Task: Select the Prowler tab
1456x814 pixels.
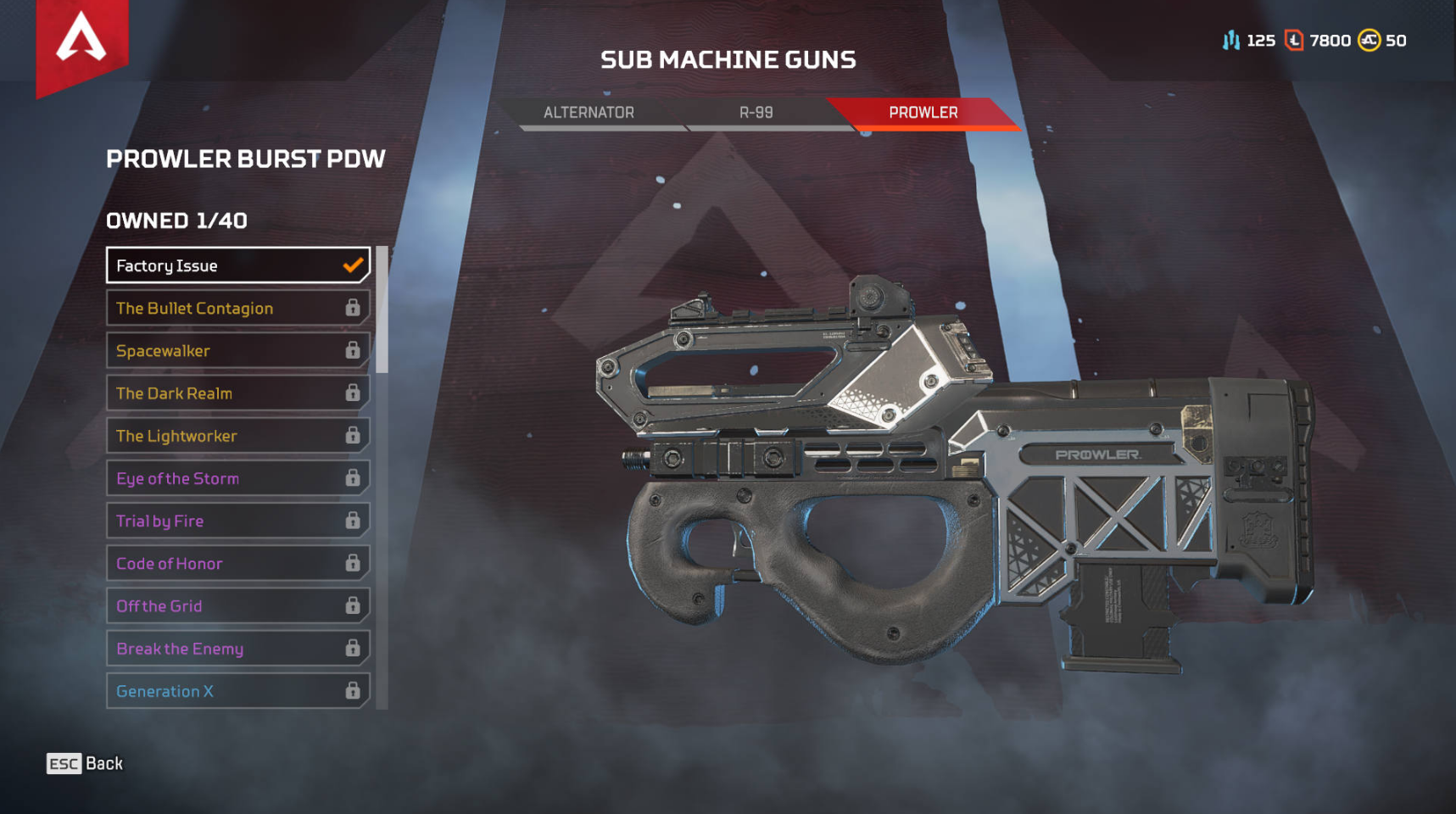Action: point(923,113)
